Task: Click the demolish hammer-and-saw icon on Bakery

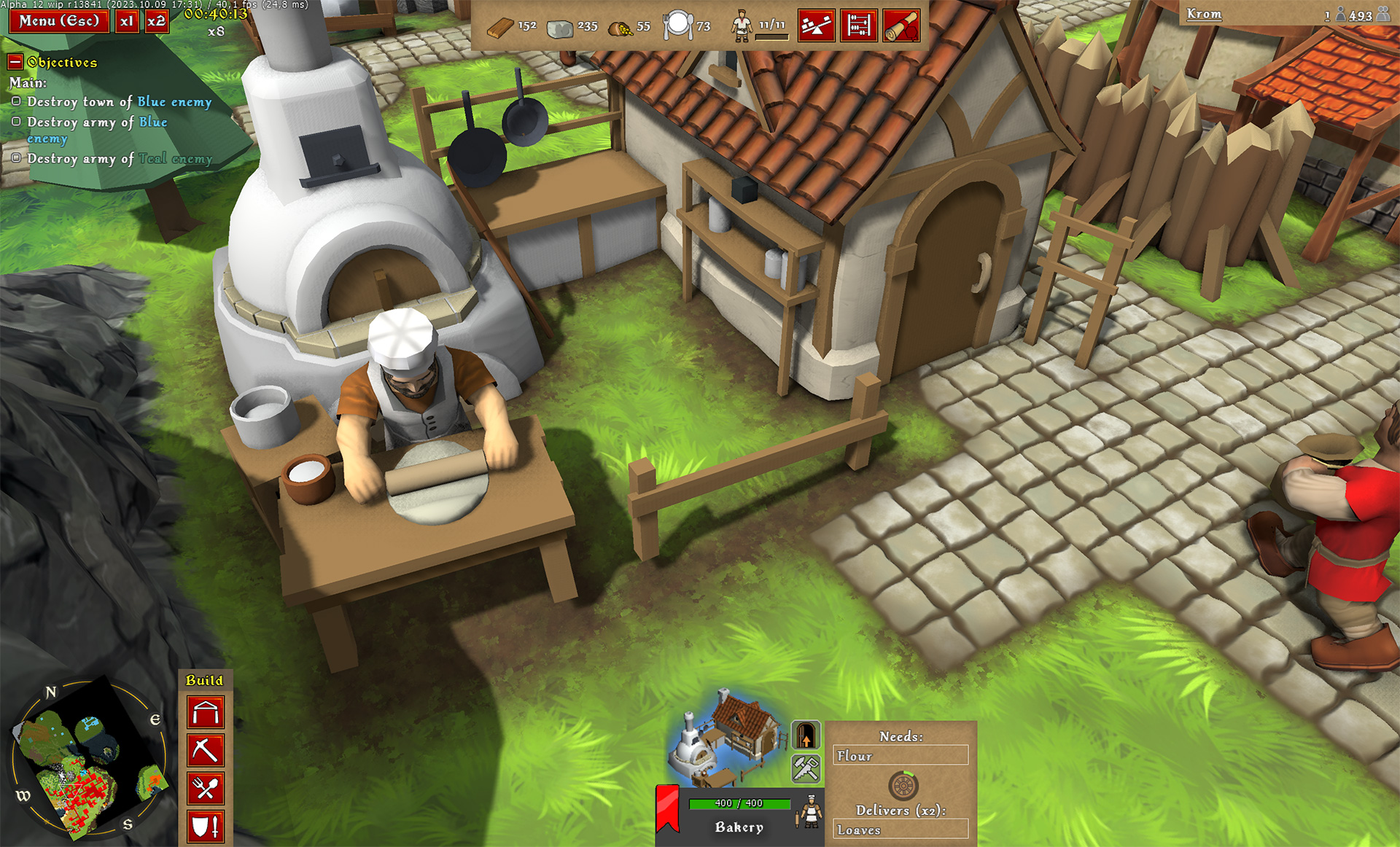Action: [806, 770]
